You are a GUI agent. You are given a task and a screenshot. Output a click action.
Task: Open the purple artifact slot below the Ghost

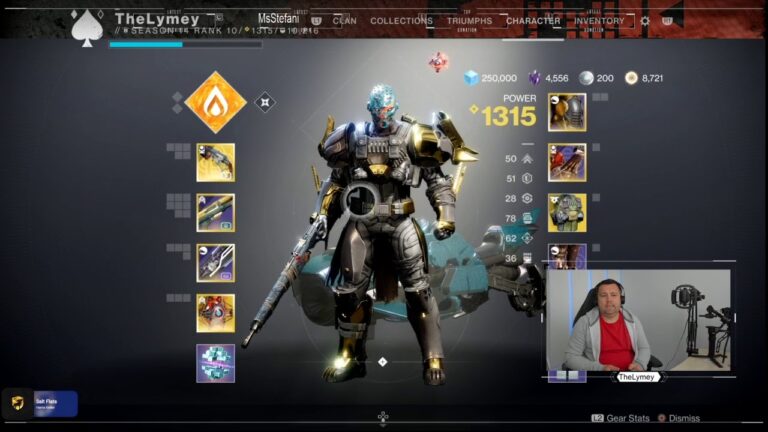tap(215, 363)
